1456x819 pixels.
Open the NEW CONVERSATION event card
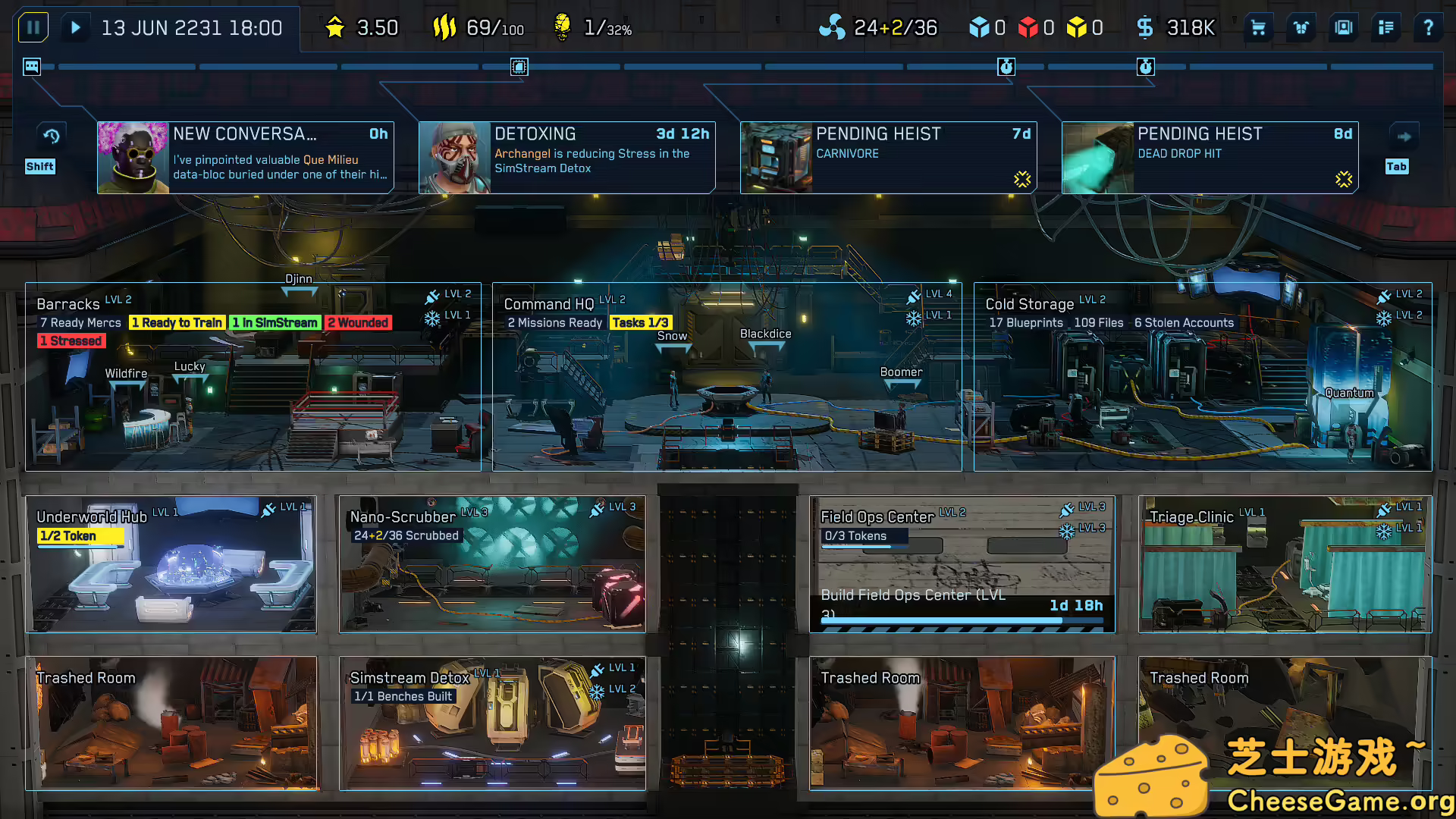coord(245,157)
